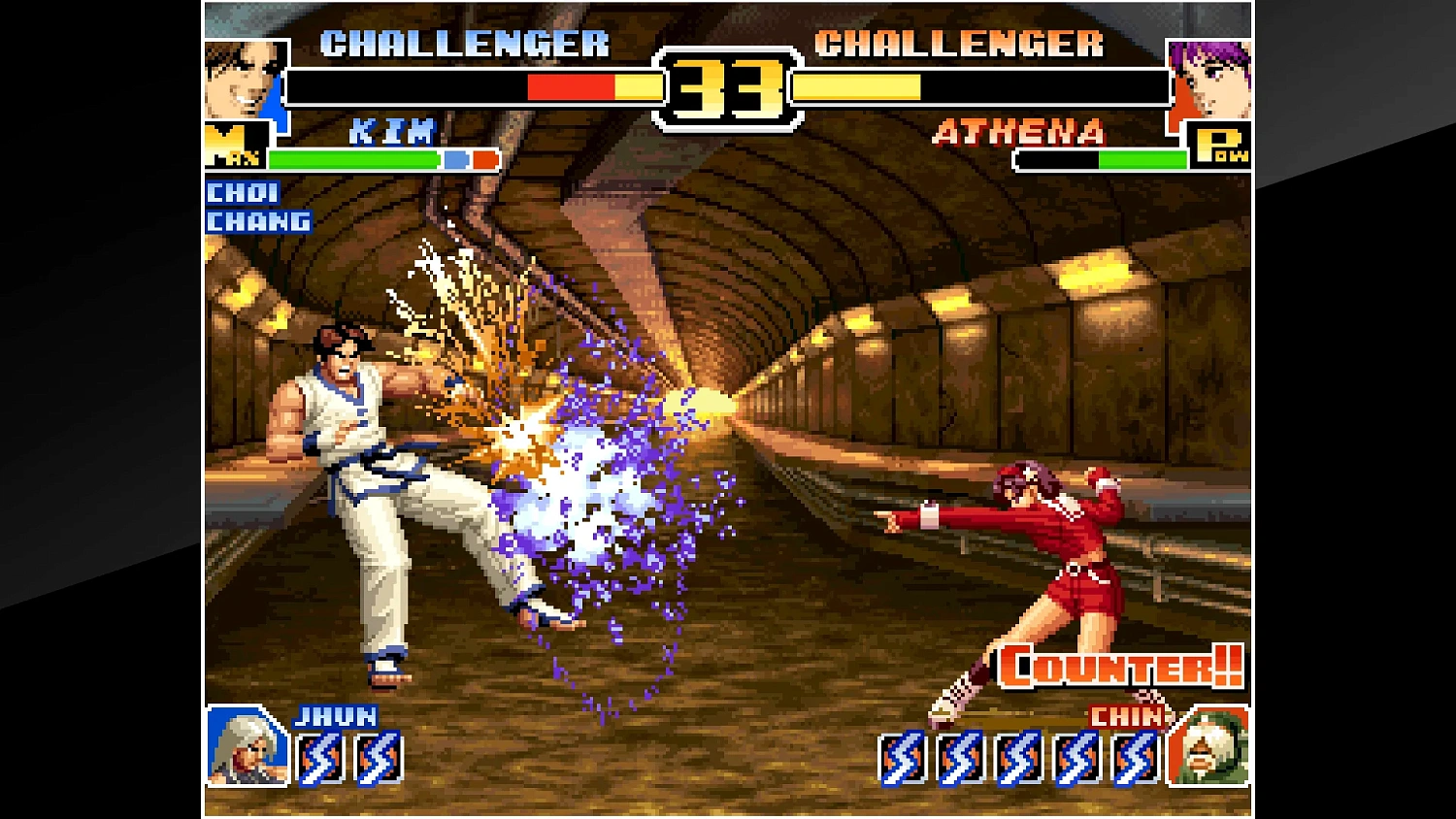This screenshot has width=1456, height=819.
Task: Select the right CHALLENGER banner
Action: pos(961,43)
